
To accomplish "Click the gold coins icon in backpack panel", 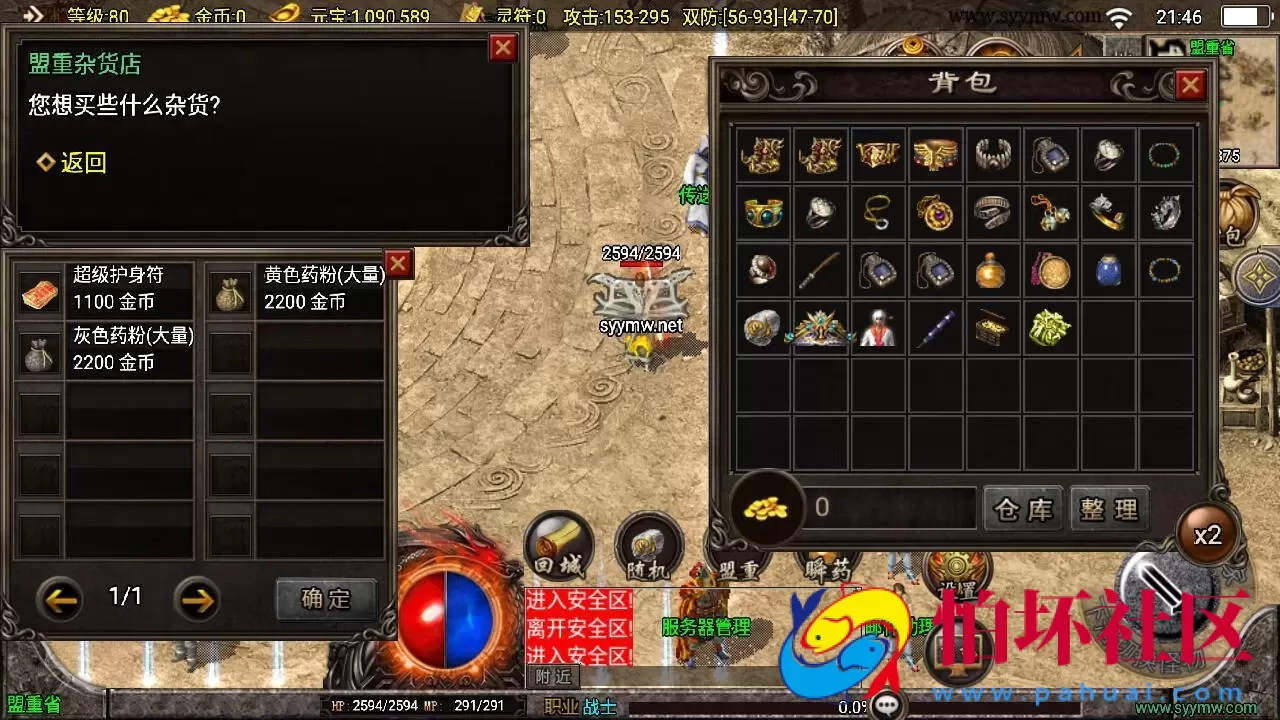I will point(764,508).
